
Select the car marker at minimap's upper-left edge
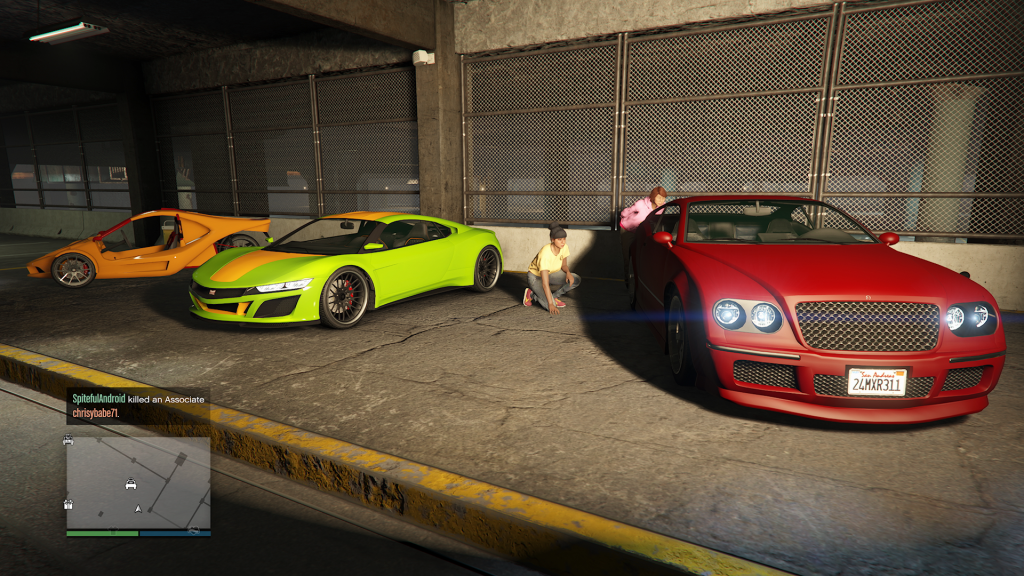click(x=68, y=440)
